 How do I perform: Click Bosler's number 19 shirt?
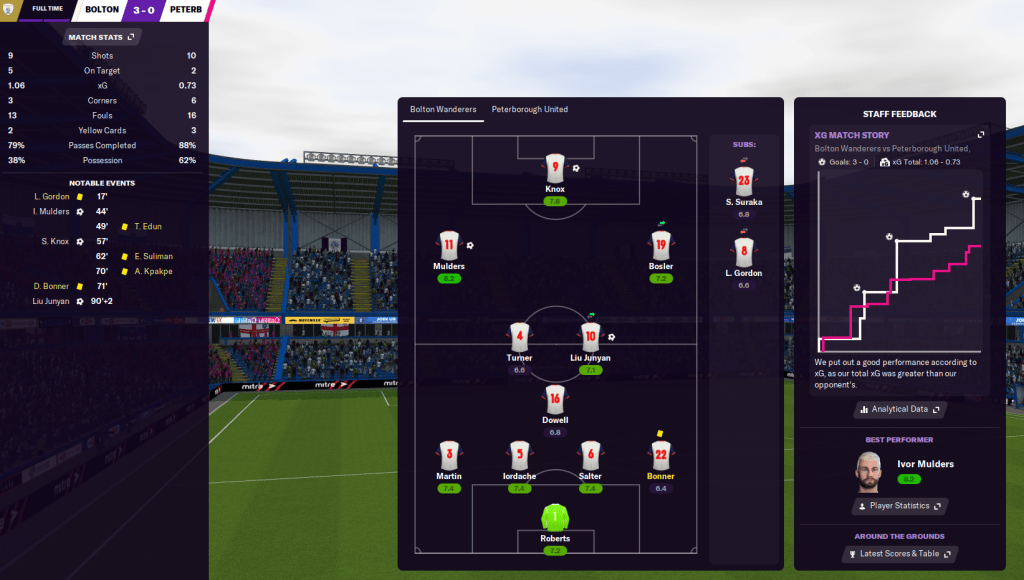point(660,246)
